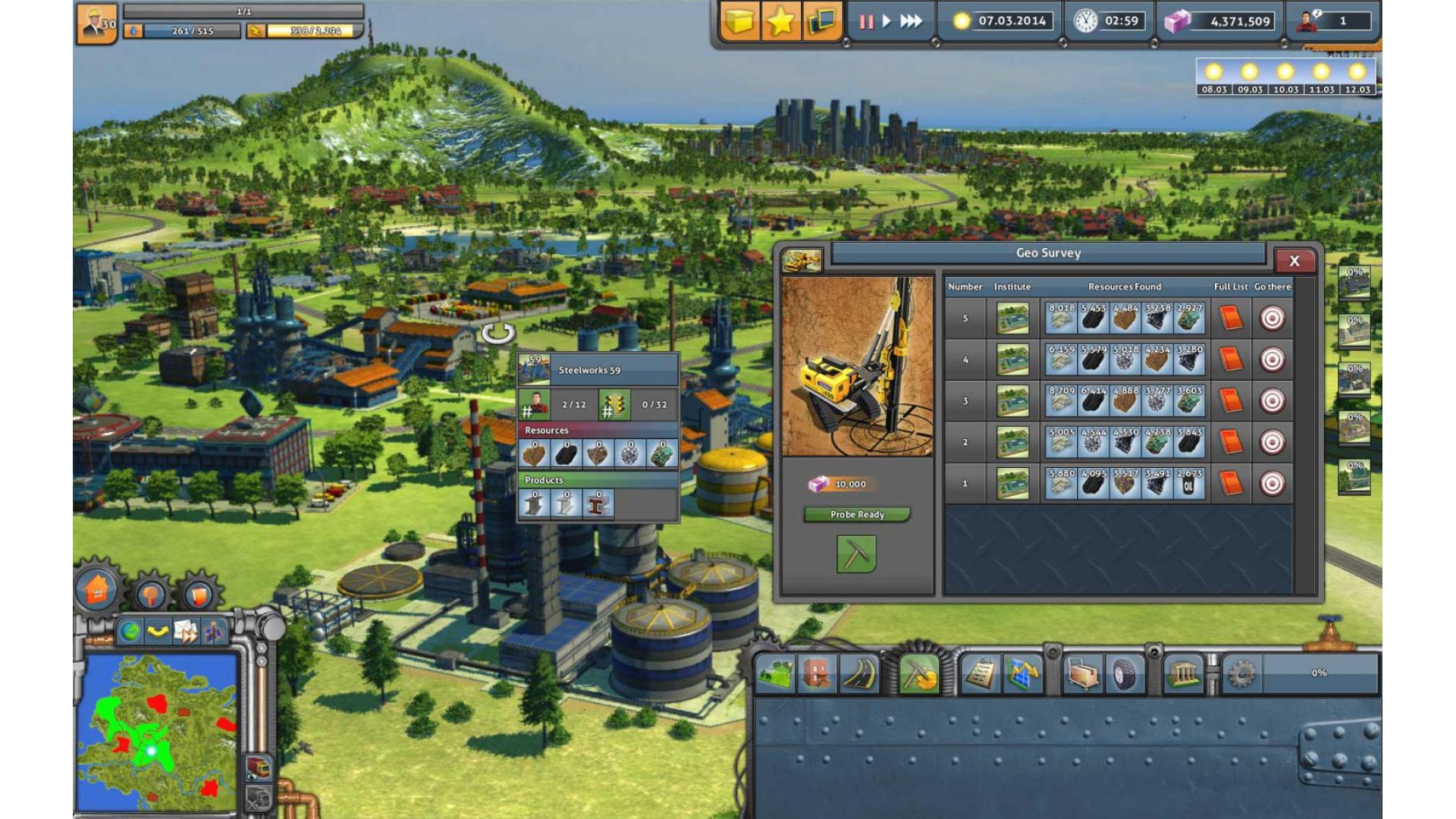Click the yellow star button

click(x=780, y=21)
